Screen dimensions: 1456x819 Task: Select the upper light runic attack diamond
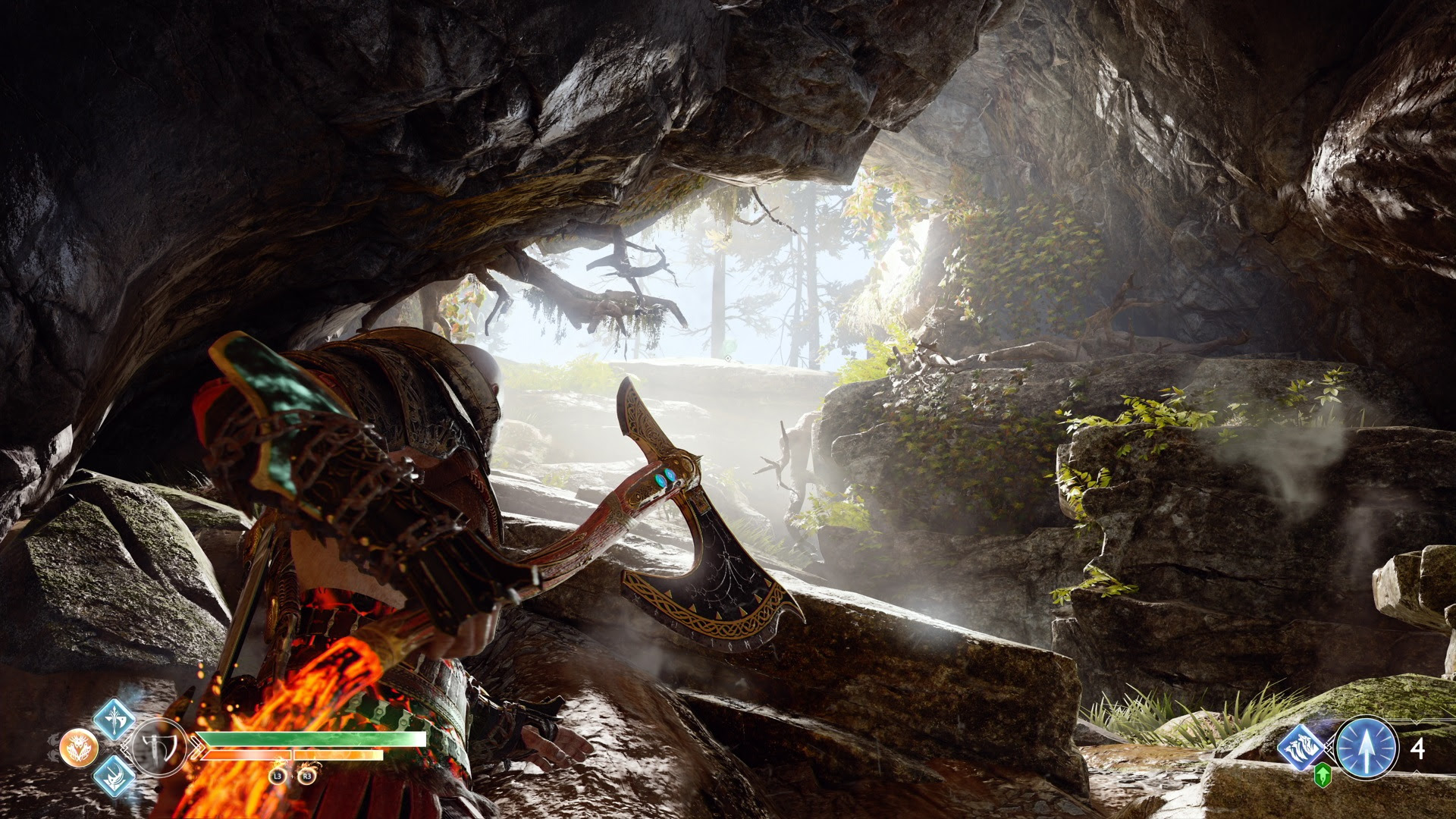[114, 720]
